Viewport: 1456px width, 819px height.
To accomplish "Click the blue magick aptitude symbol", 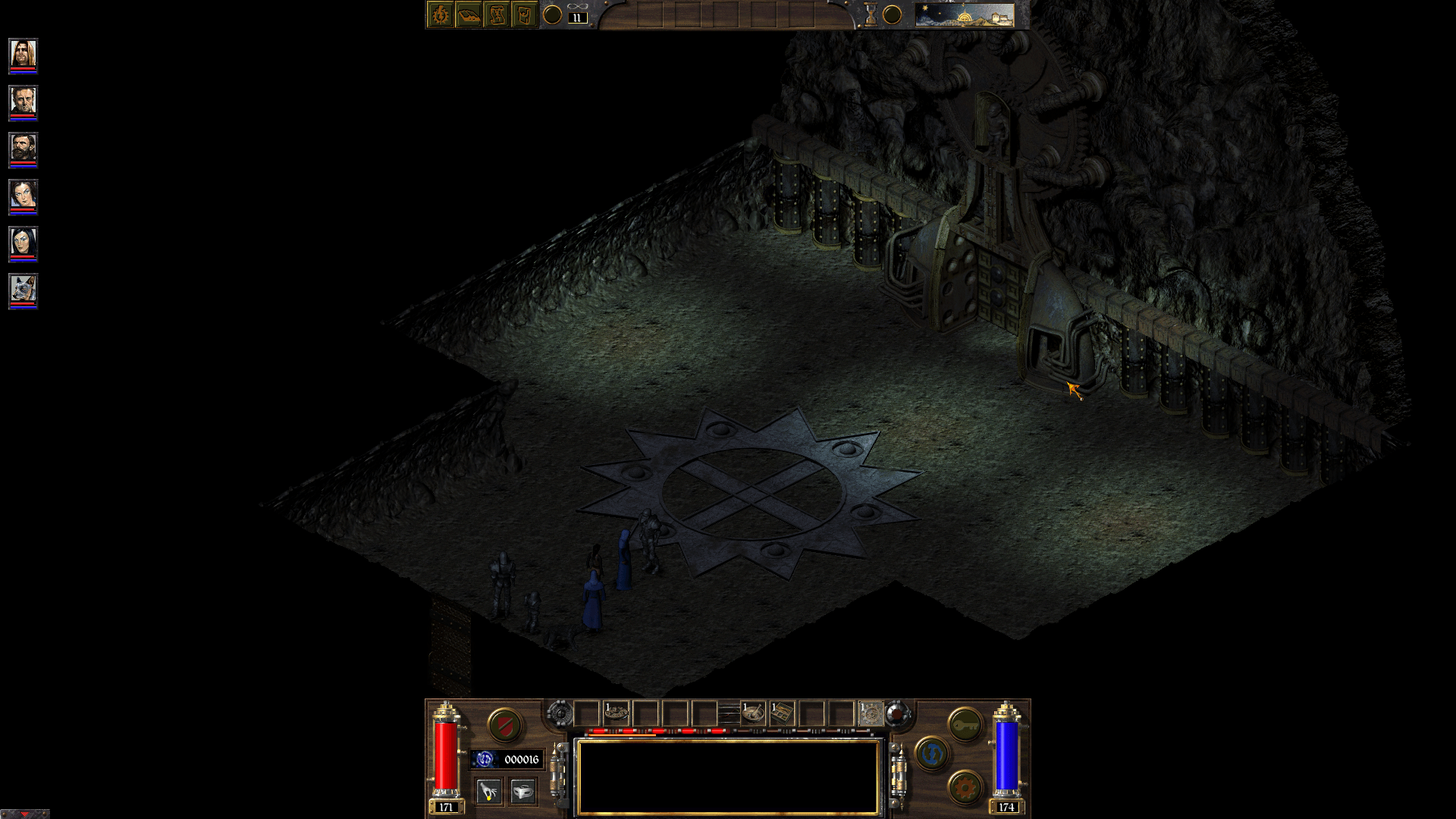I will click(933, 758).
